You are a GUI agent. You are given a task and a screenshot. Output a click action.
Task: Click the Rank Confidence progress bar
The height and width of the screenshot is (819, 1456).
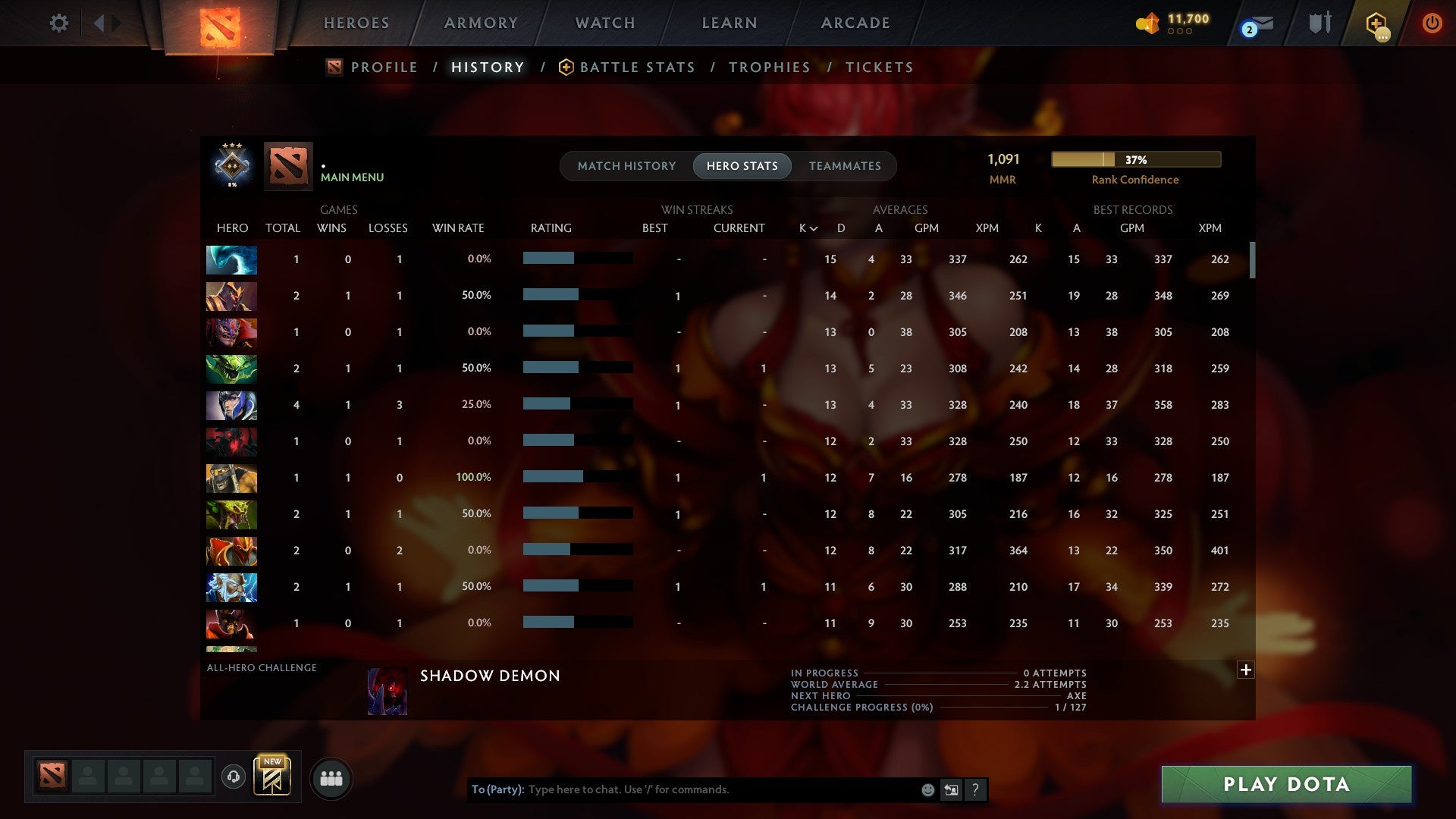pos(1135,160)
